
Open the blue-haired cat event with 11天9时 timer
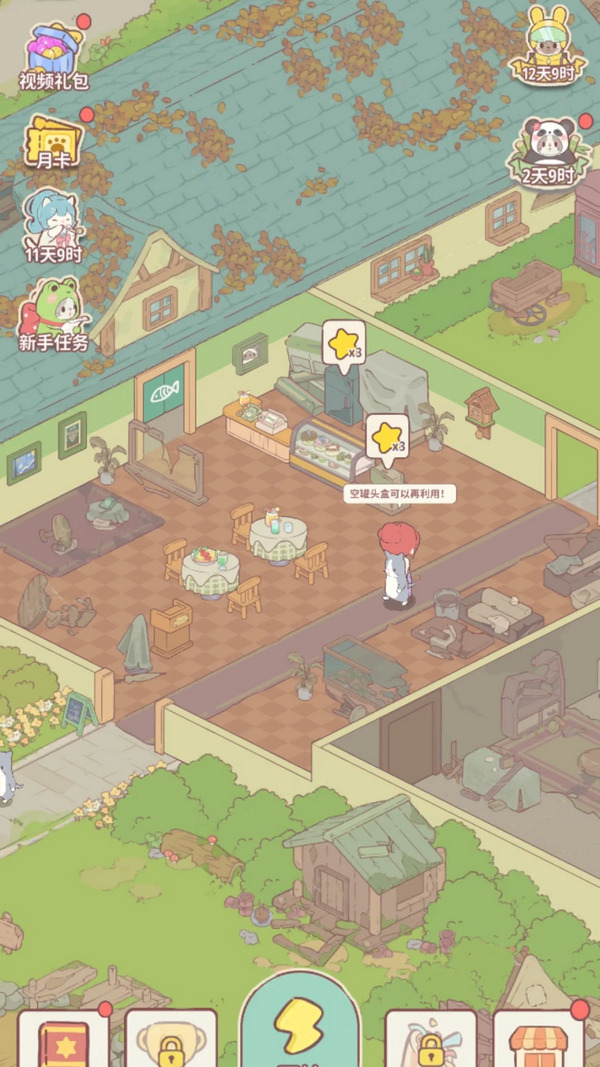[x=54, y=227]
